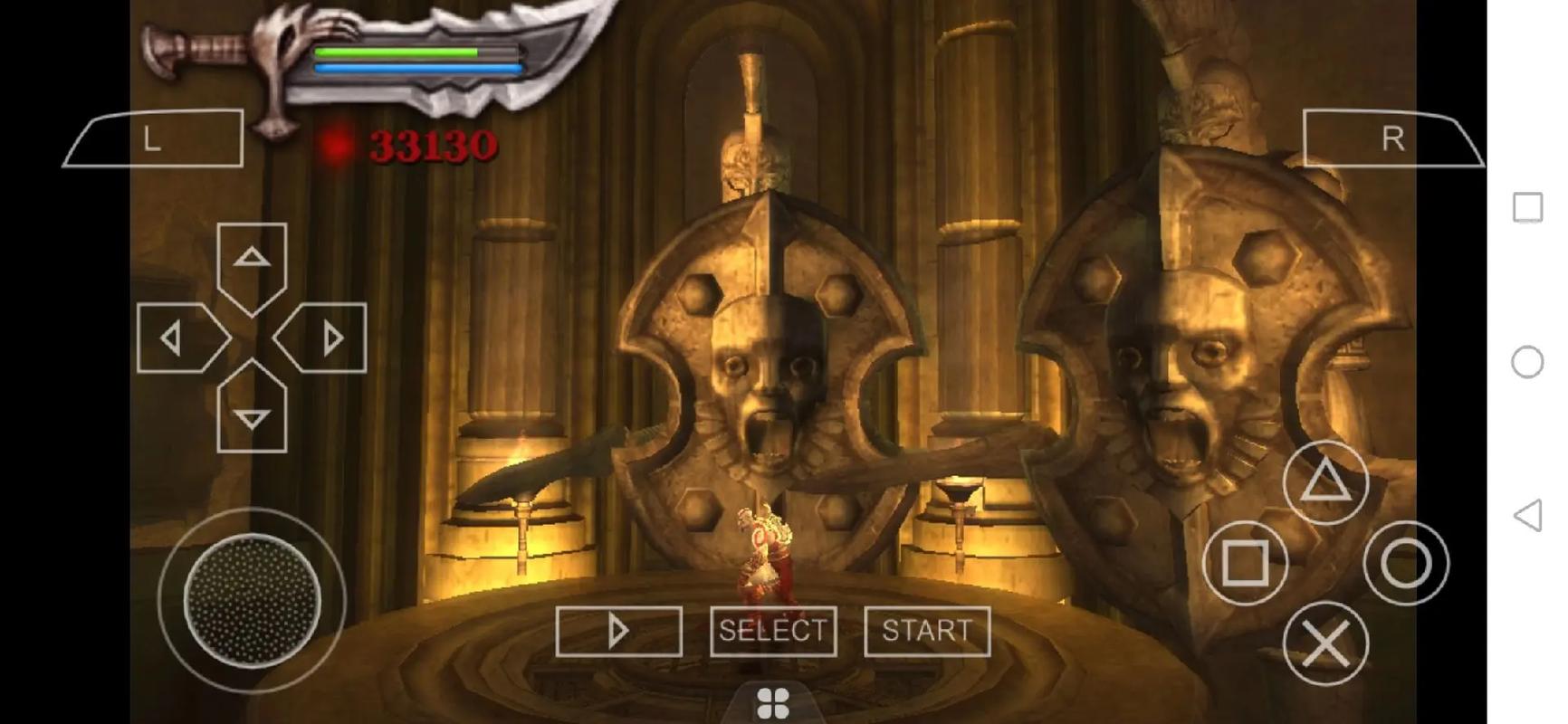Tap the D-pad right arrow
Viewport: 1568px width, 724px height.
tap(328, 338)
